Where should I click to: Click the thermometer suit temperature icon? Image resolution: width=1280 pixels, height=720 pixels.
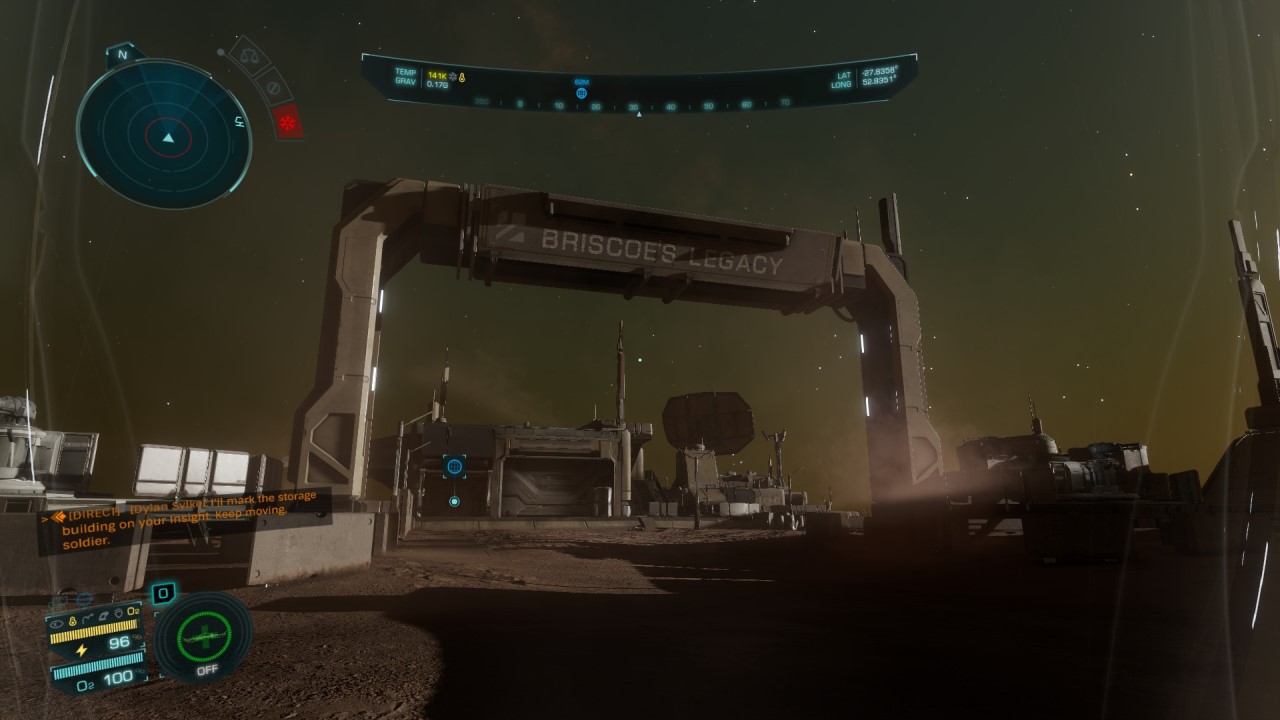pyautogui.click(x=71, y=620)
